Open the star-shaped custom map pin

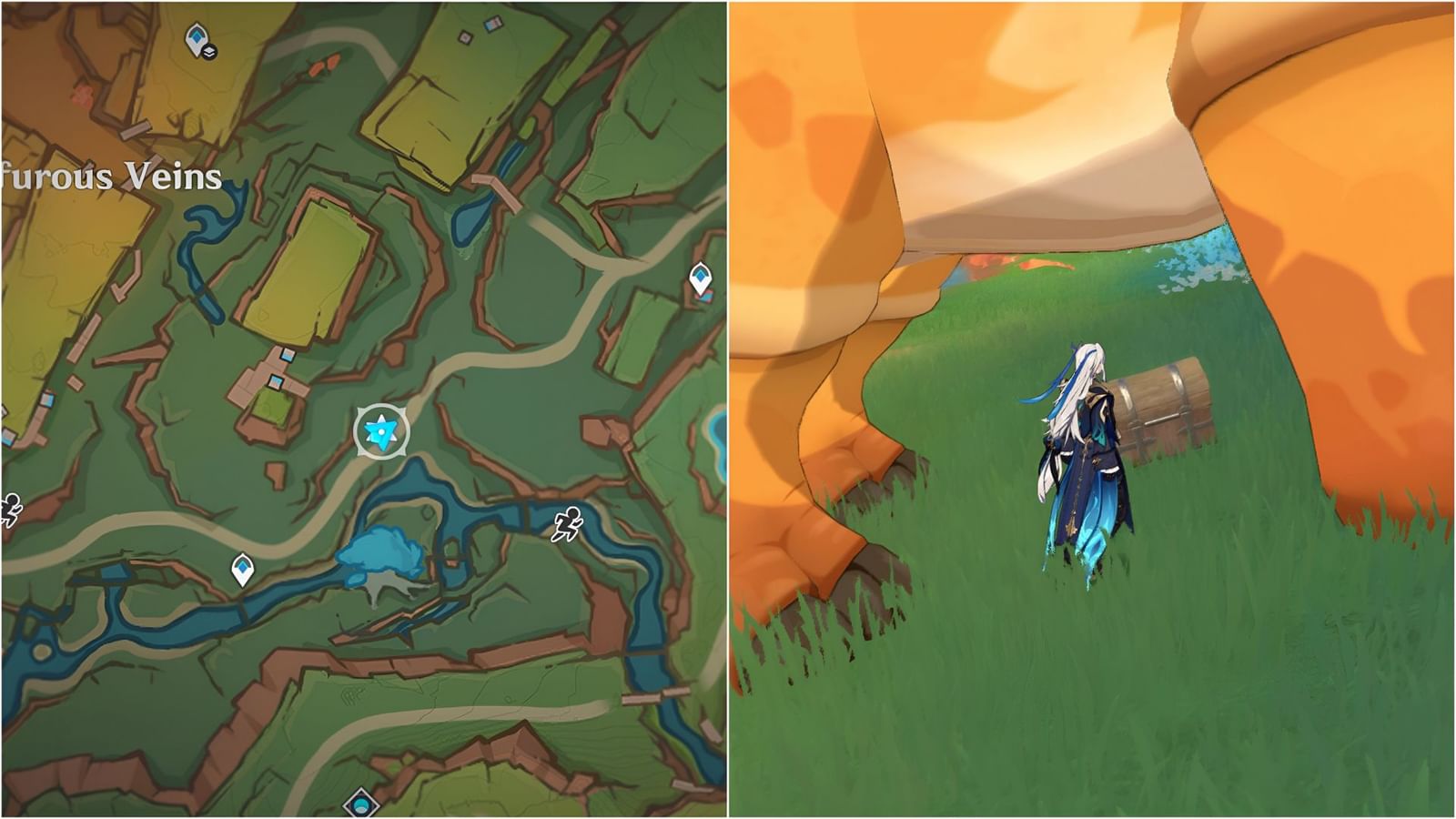[x=380, y=430]
